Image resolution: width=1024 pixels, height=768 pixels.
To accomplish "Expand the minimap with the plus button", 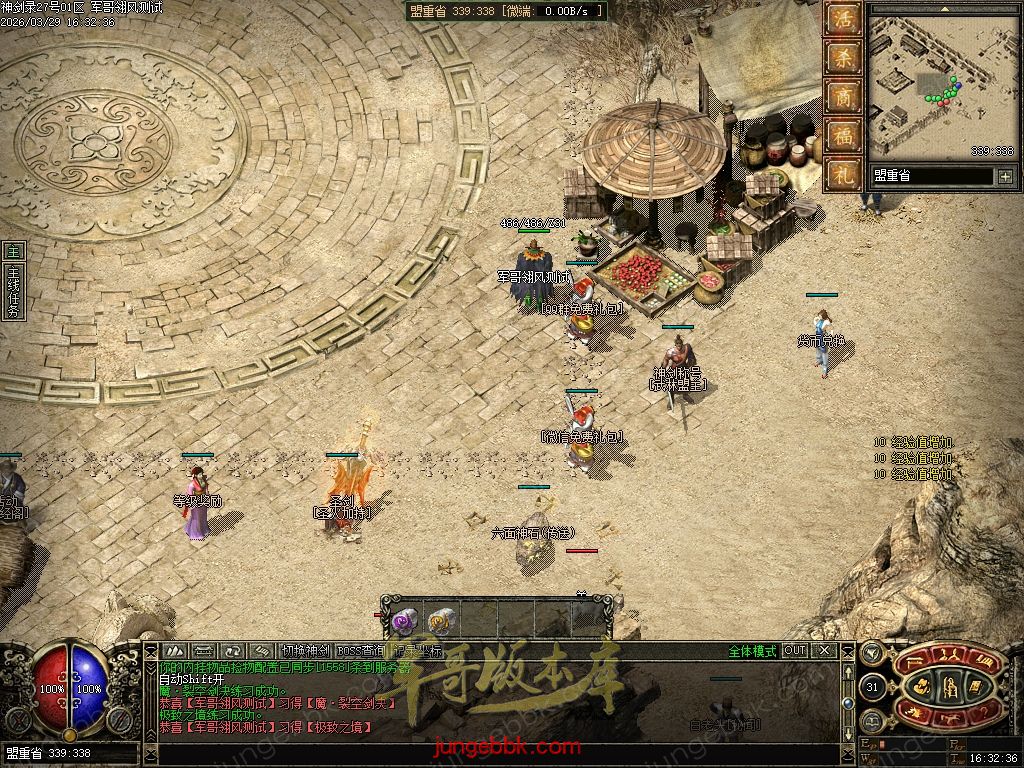I will click(x=1005, y=176).
